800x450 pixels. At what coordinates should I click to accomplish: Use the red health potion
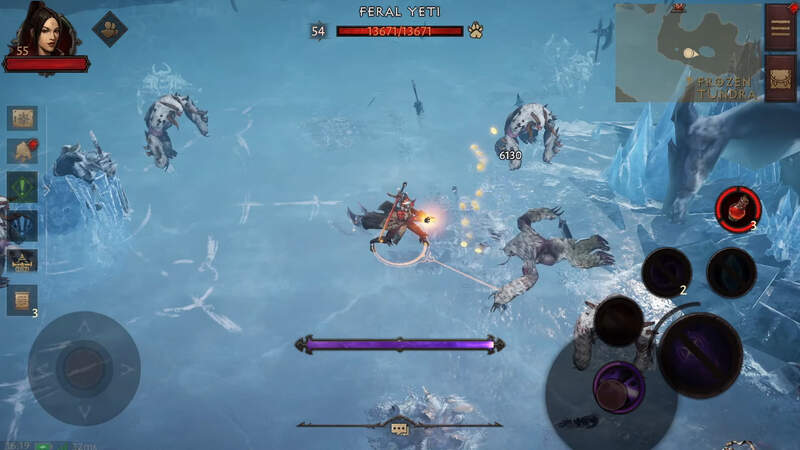[738, 207]
